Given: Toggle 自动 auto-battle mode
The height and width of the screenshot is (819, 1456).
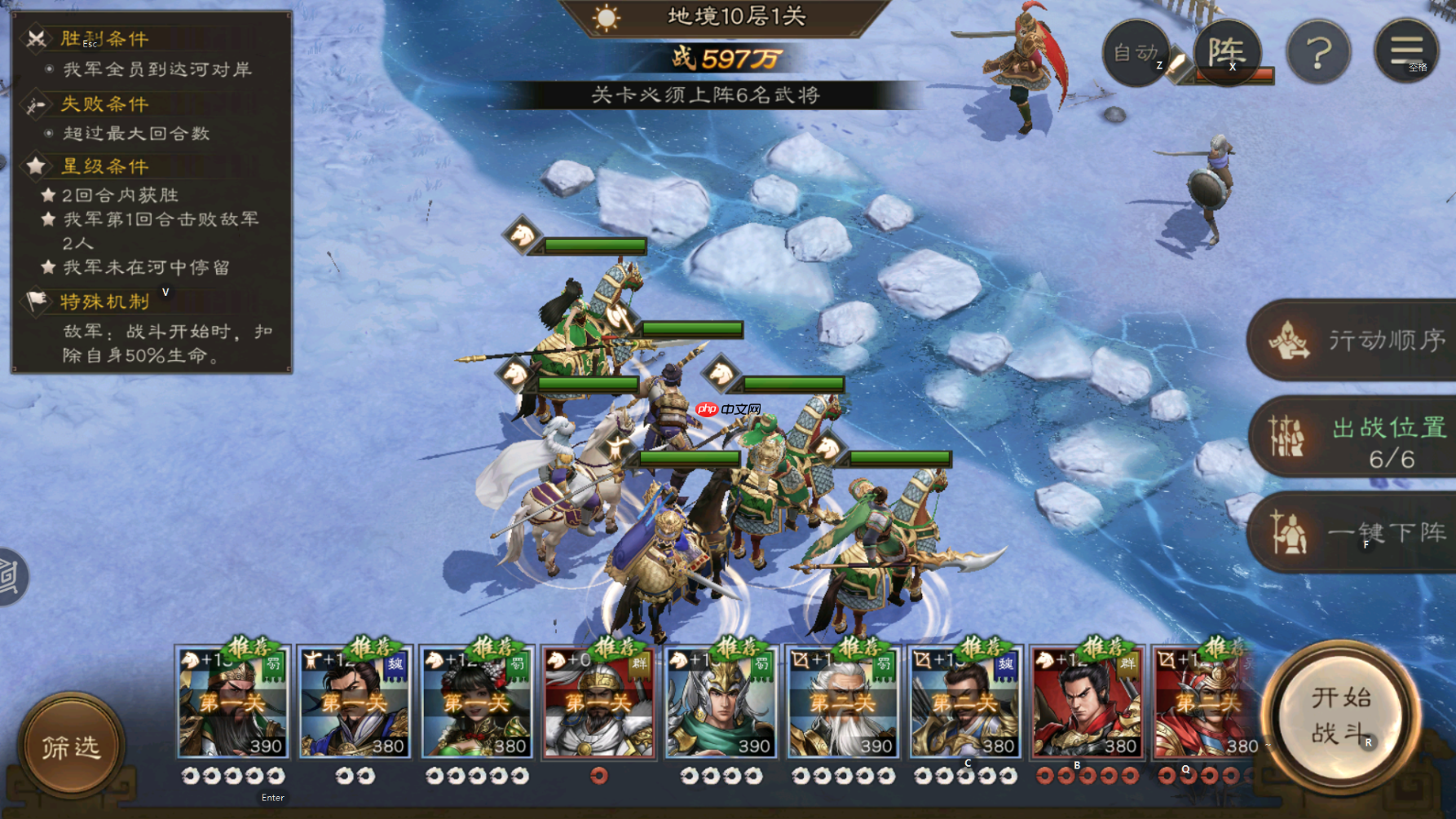Looking at the screenshot, I should 1136,53.
